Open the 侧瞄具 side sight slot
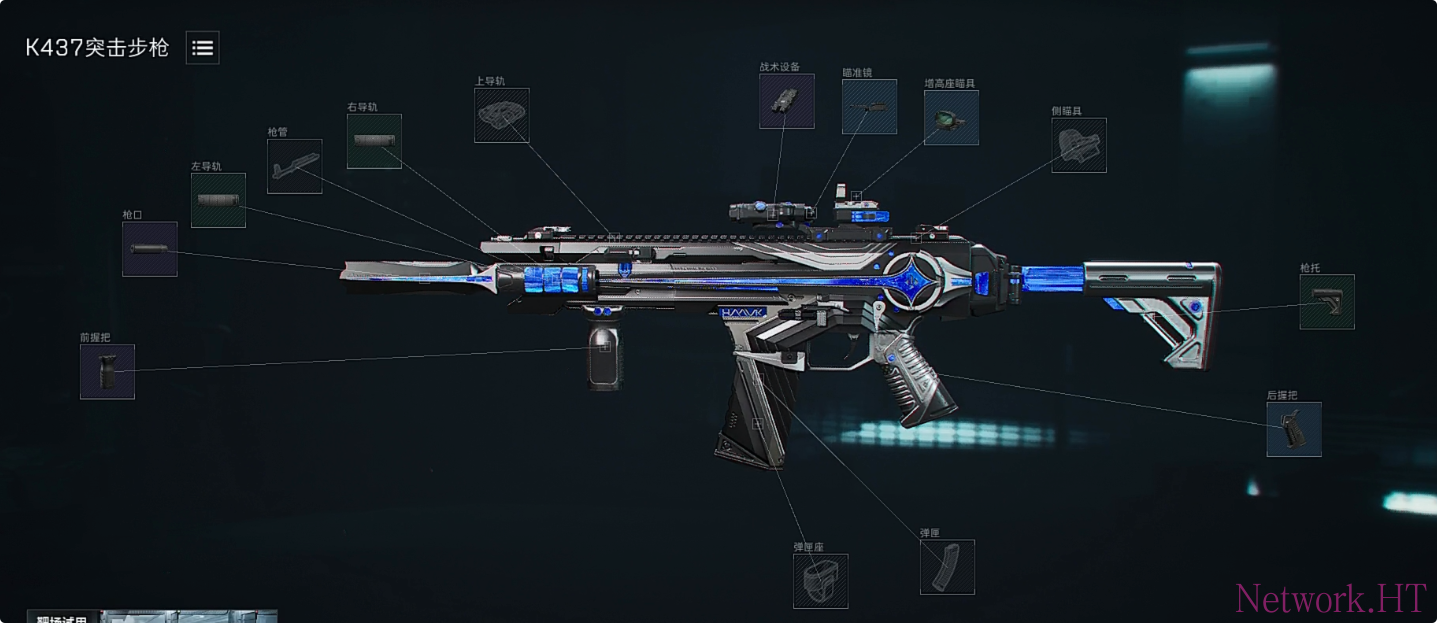 click(1079, 145)
